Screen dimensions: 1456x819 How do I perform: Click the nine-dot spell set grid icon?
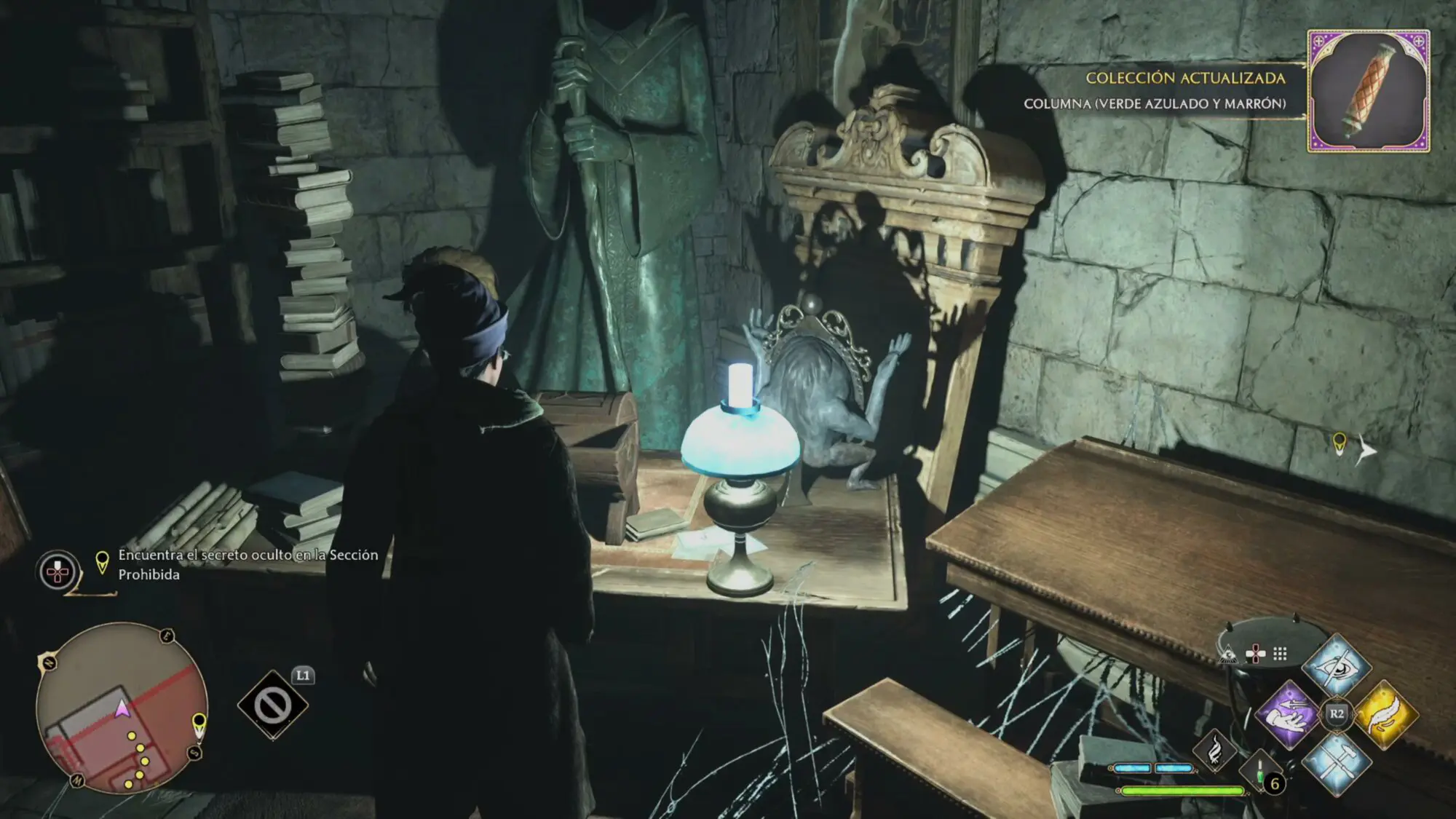coord(1280,654)
